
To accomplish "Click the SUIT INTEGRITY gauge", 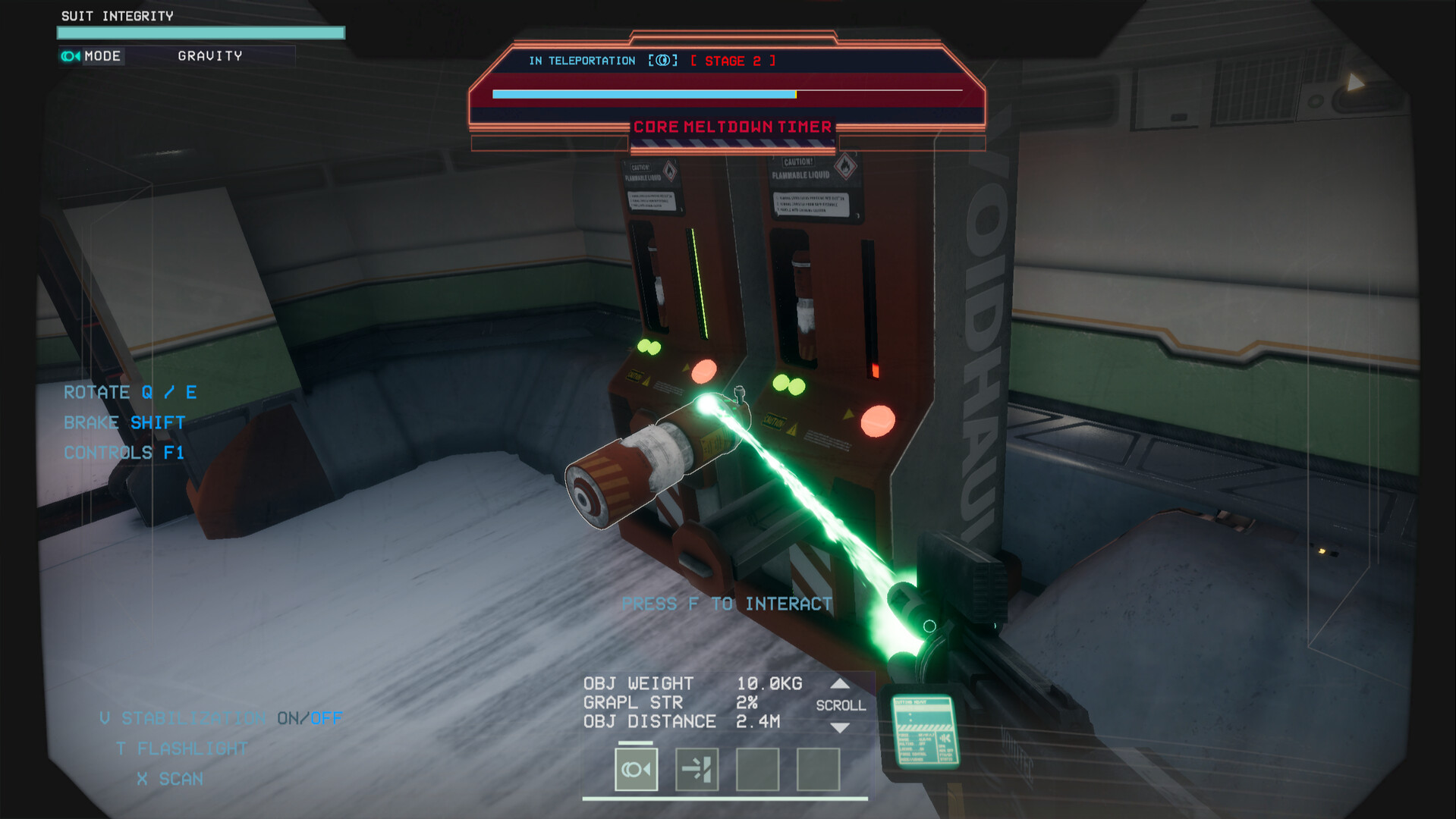I will 200,33.
